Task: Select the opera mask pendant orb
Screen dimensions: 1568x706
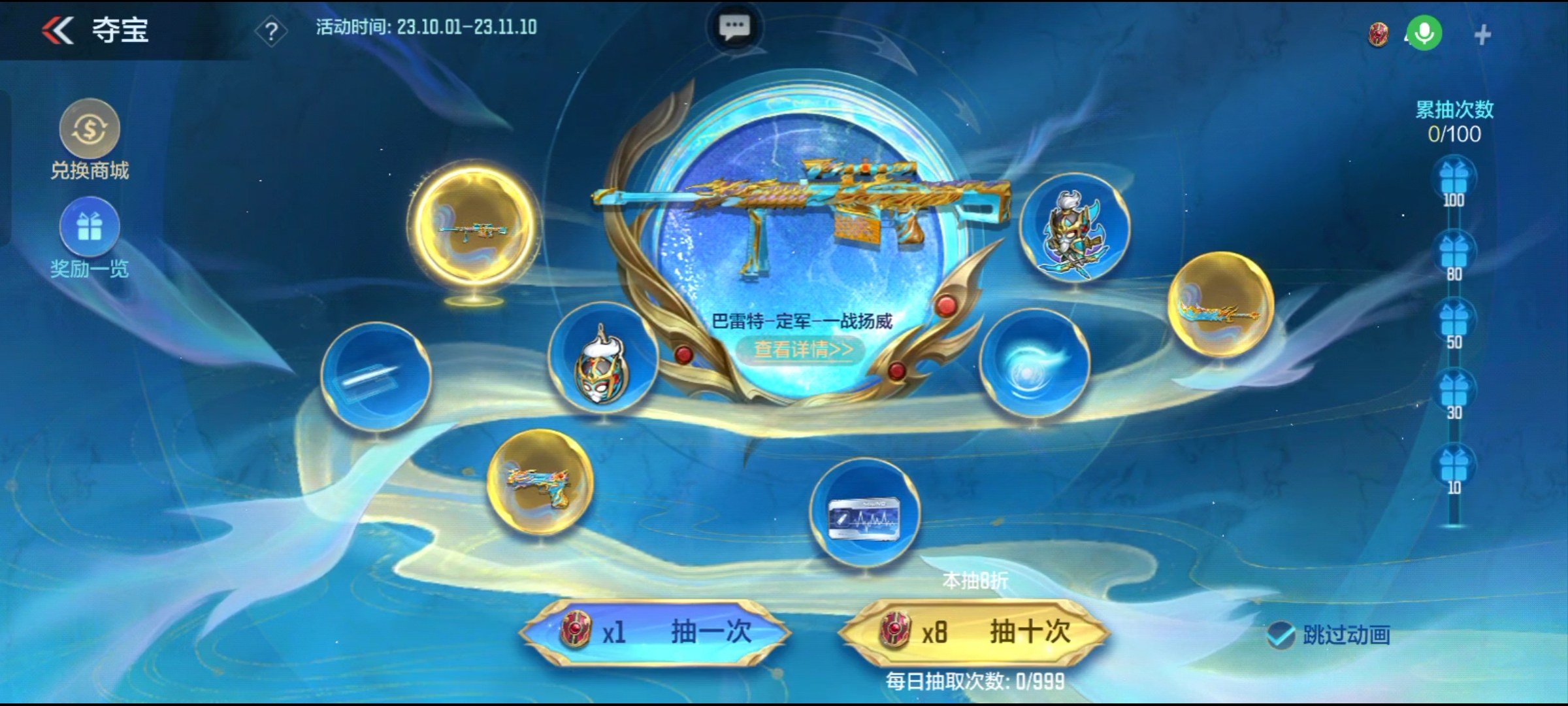Action: coord(602,358)
